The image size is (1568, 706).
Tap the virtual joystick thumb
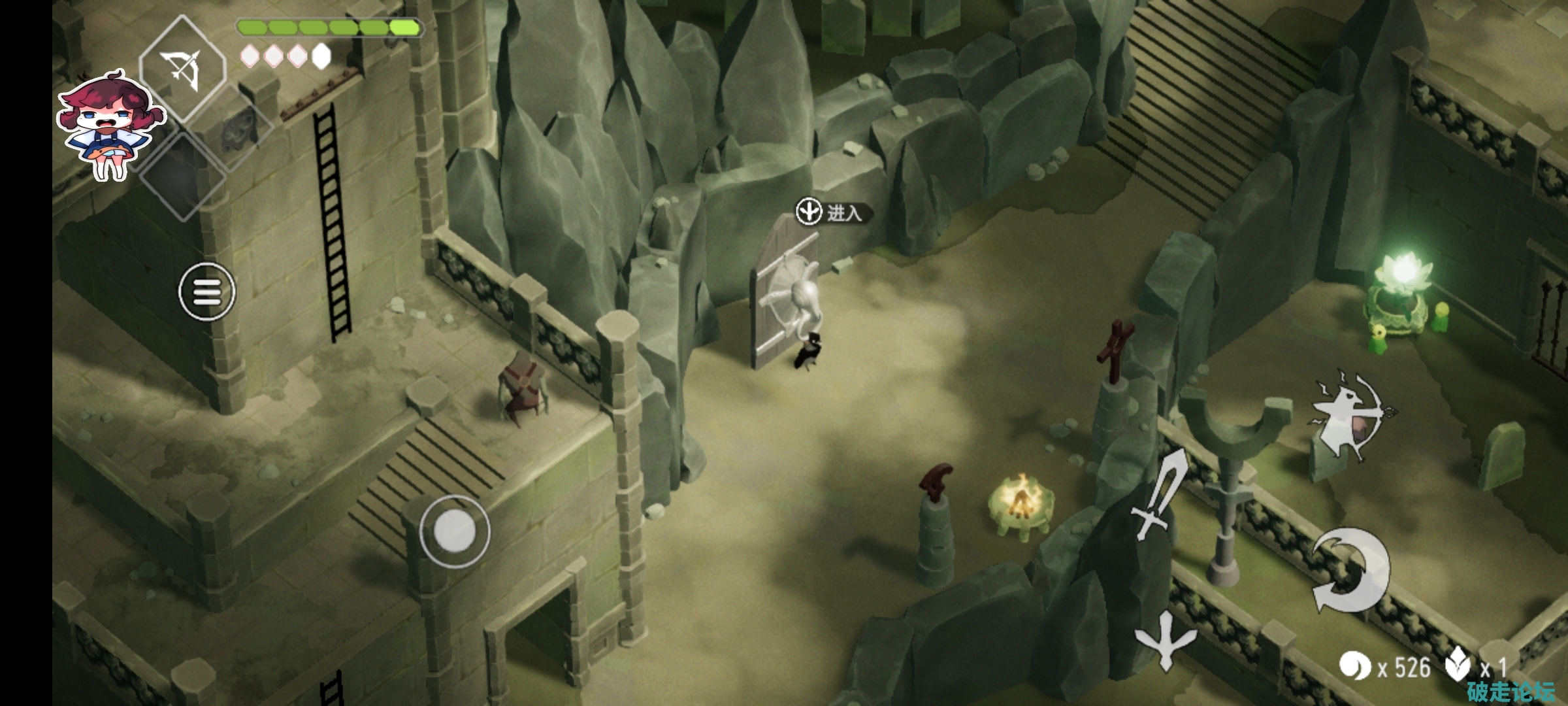tap(454, 531)
